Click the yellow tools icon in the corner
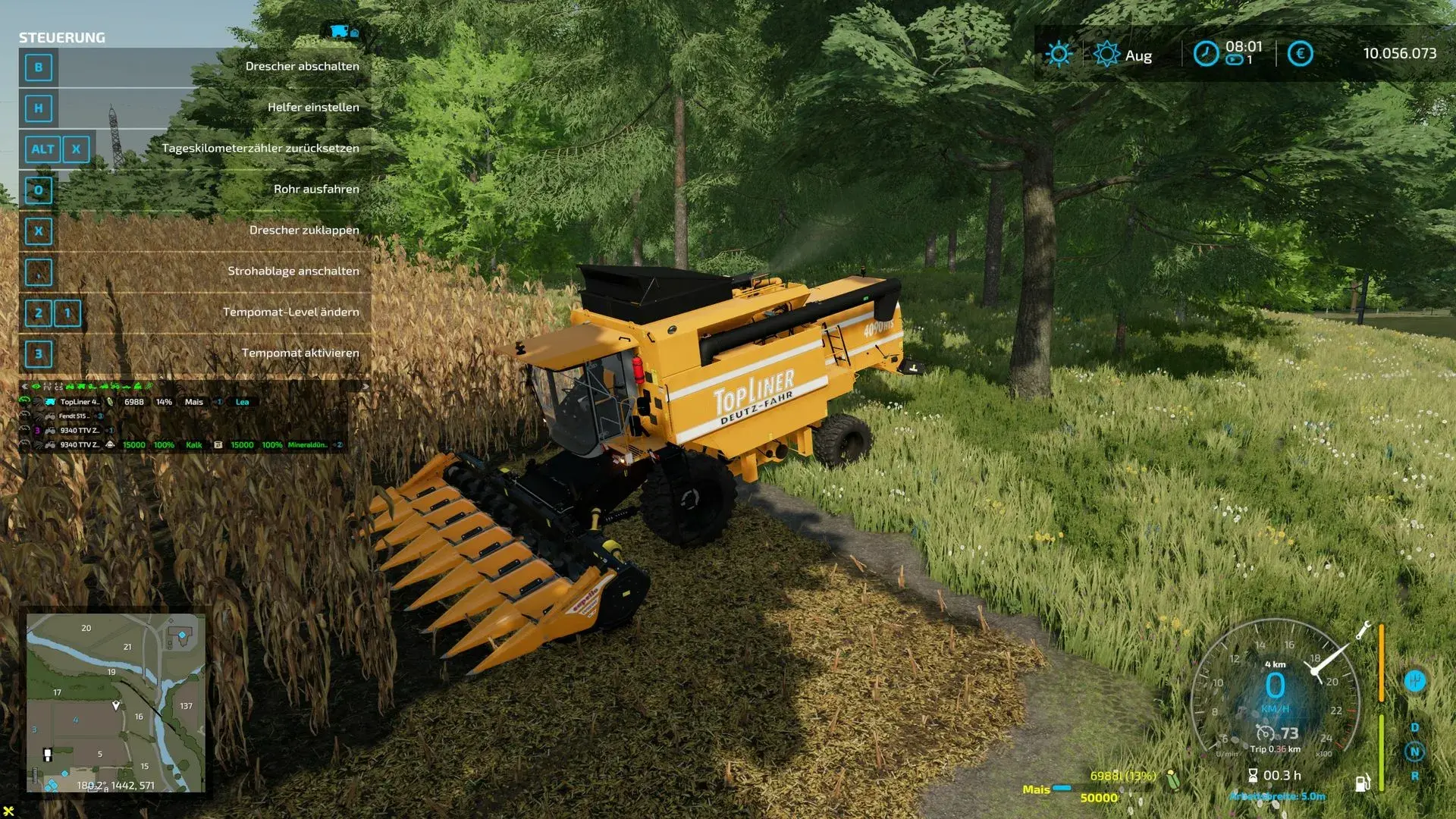1456x819 pixels. [x=8, y=811]
